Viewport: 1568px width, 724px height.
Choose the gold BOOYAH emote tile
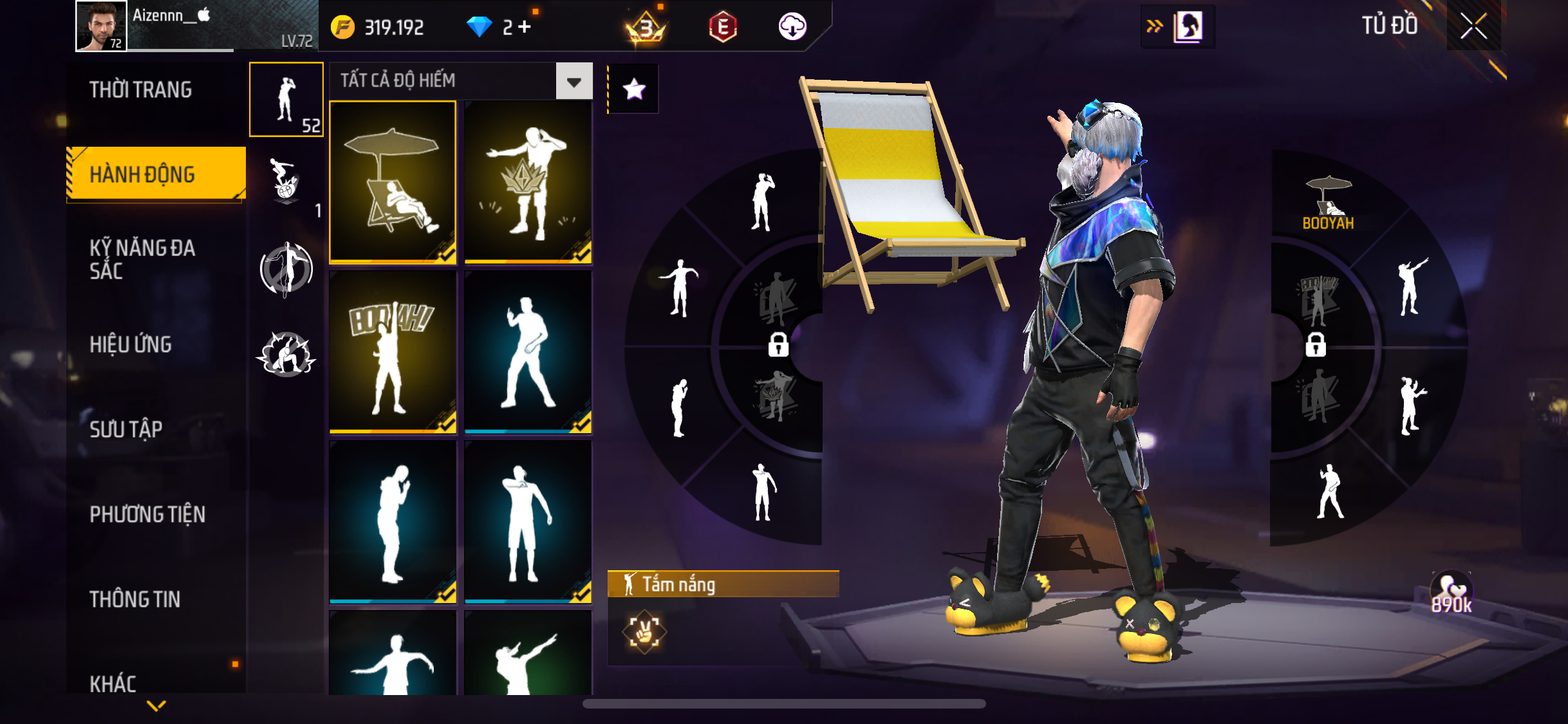tap(393, 351)
